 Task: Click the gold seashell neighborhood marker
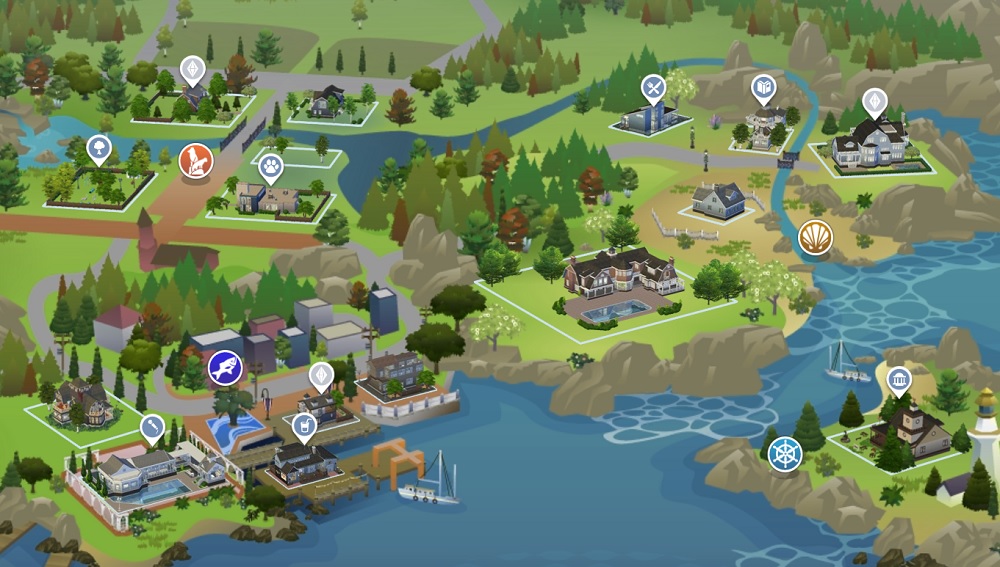(815, 237)
